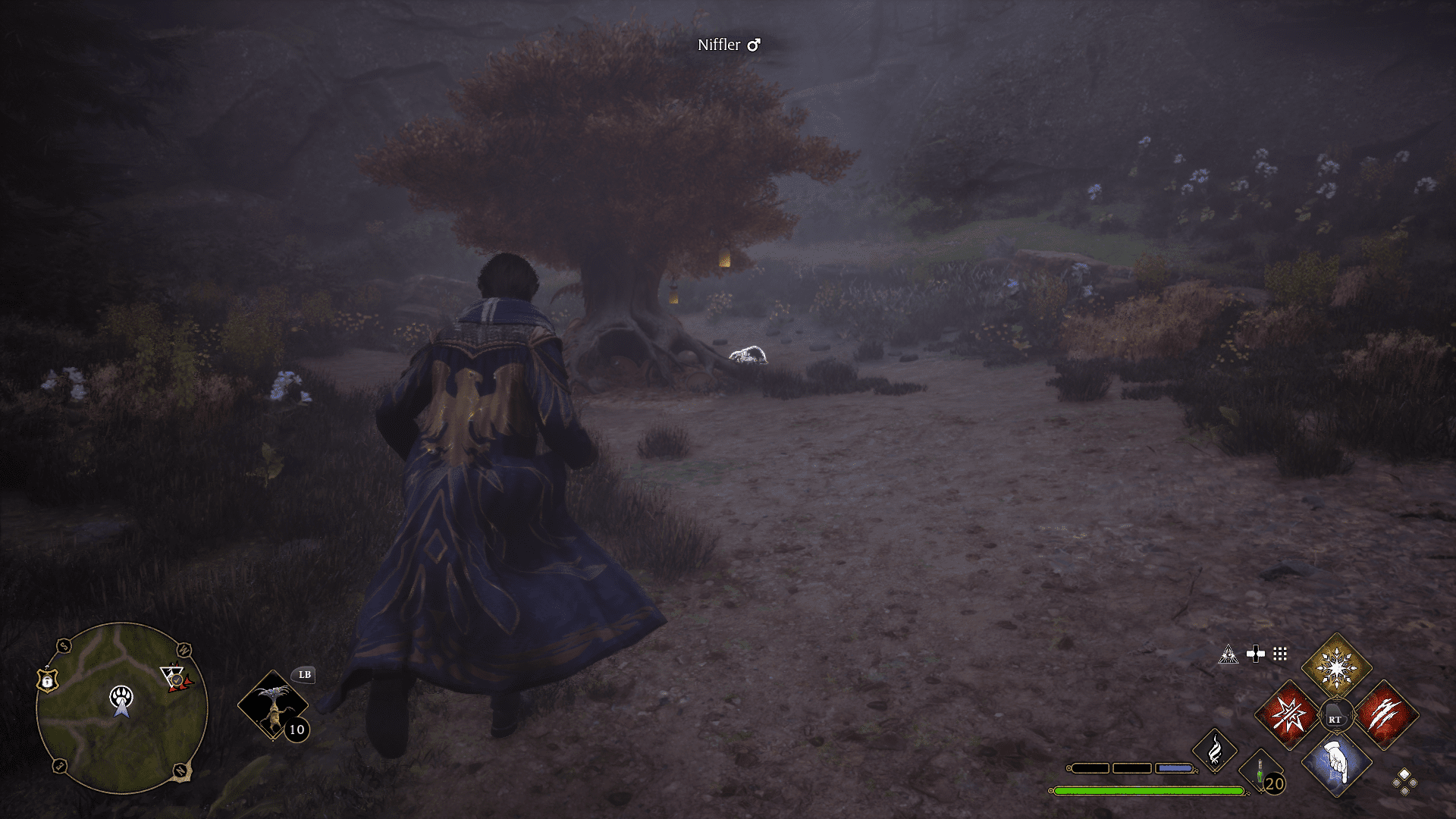Click the D-pad cross indicator icon

tap(1256, 654)
